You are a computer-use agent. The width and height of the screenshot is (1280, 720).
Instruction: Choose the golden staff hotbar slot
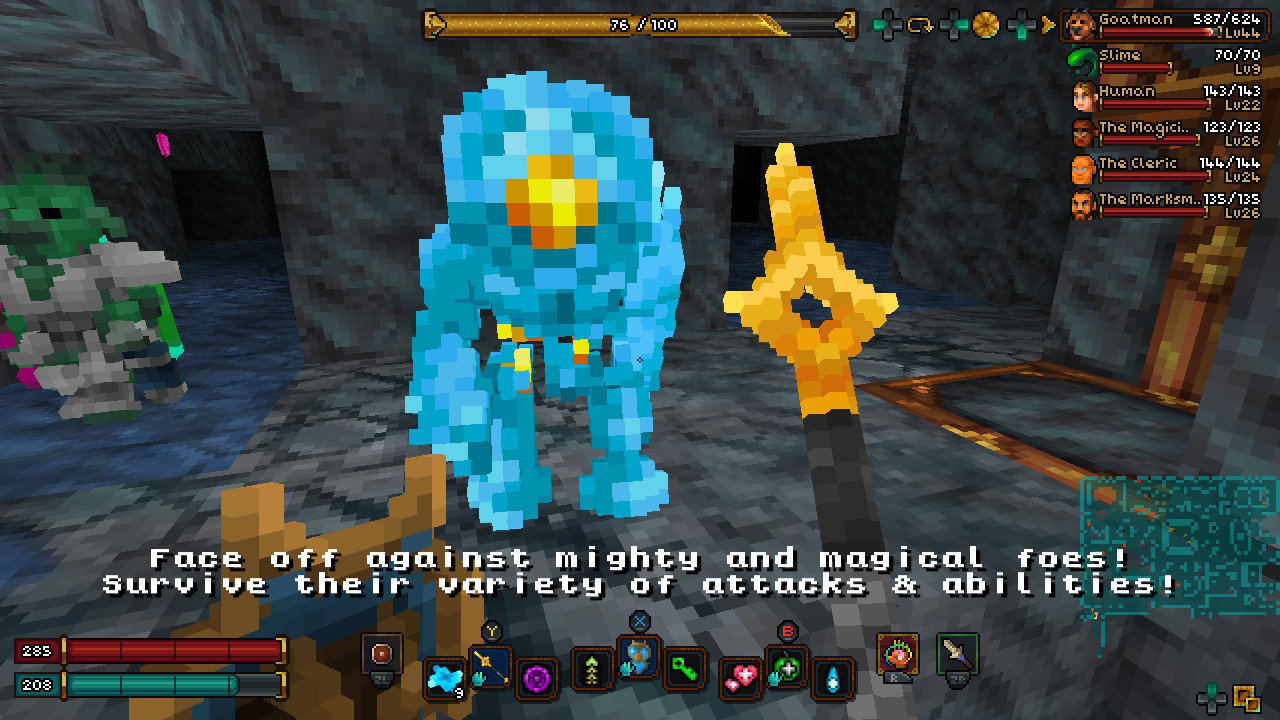[x=491, y=666]
